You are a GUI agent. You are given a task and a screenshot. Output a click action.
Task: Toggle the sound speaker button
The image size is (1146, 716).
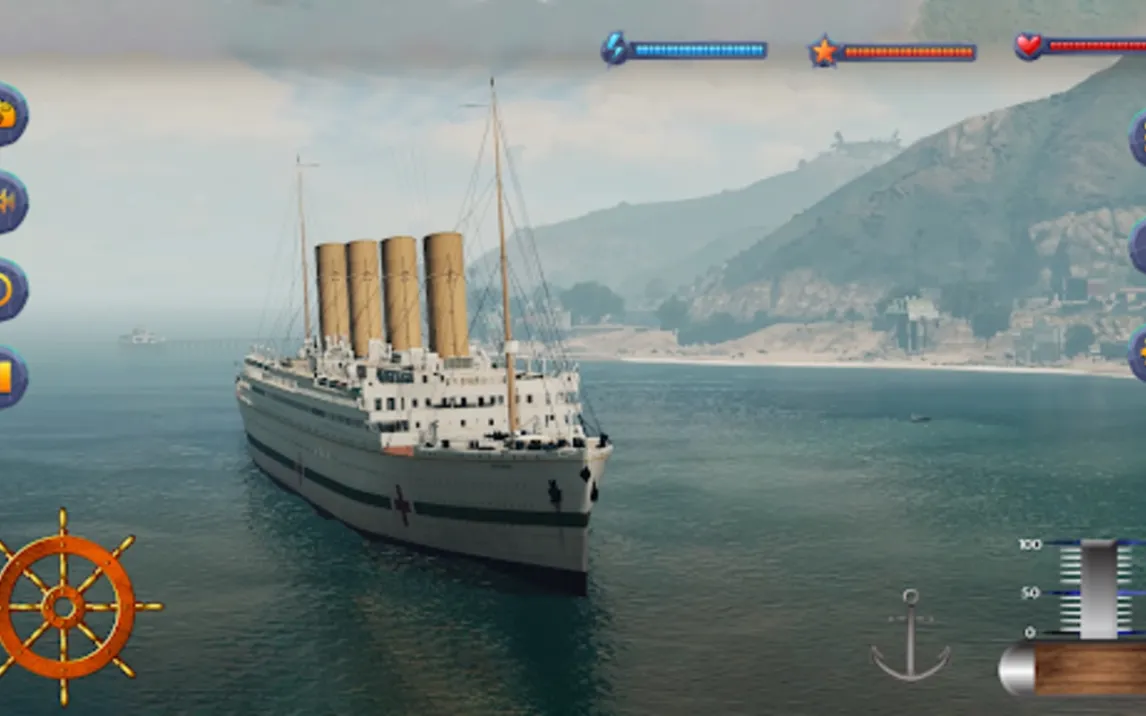(x=9, y=202)
